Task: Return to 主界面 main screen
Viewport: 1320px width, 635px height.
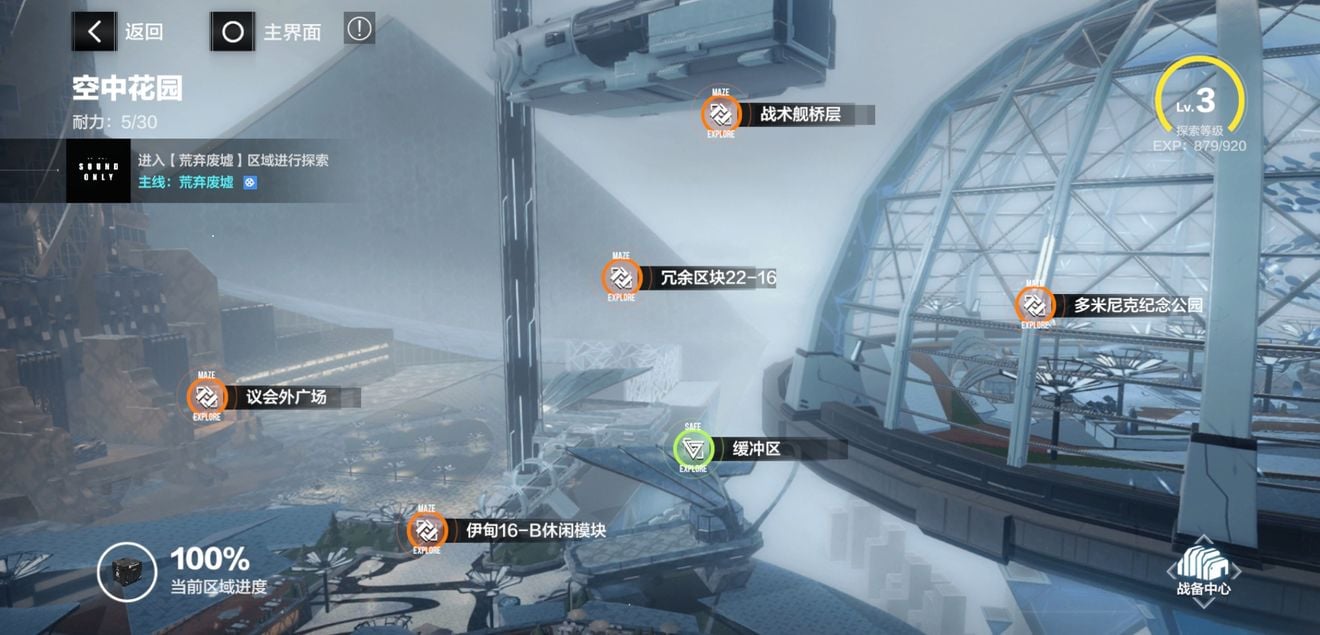Action: (x=267, y=31)
